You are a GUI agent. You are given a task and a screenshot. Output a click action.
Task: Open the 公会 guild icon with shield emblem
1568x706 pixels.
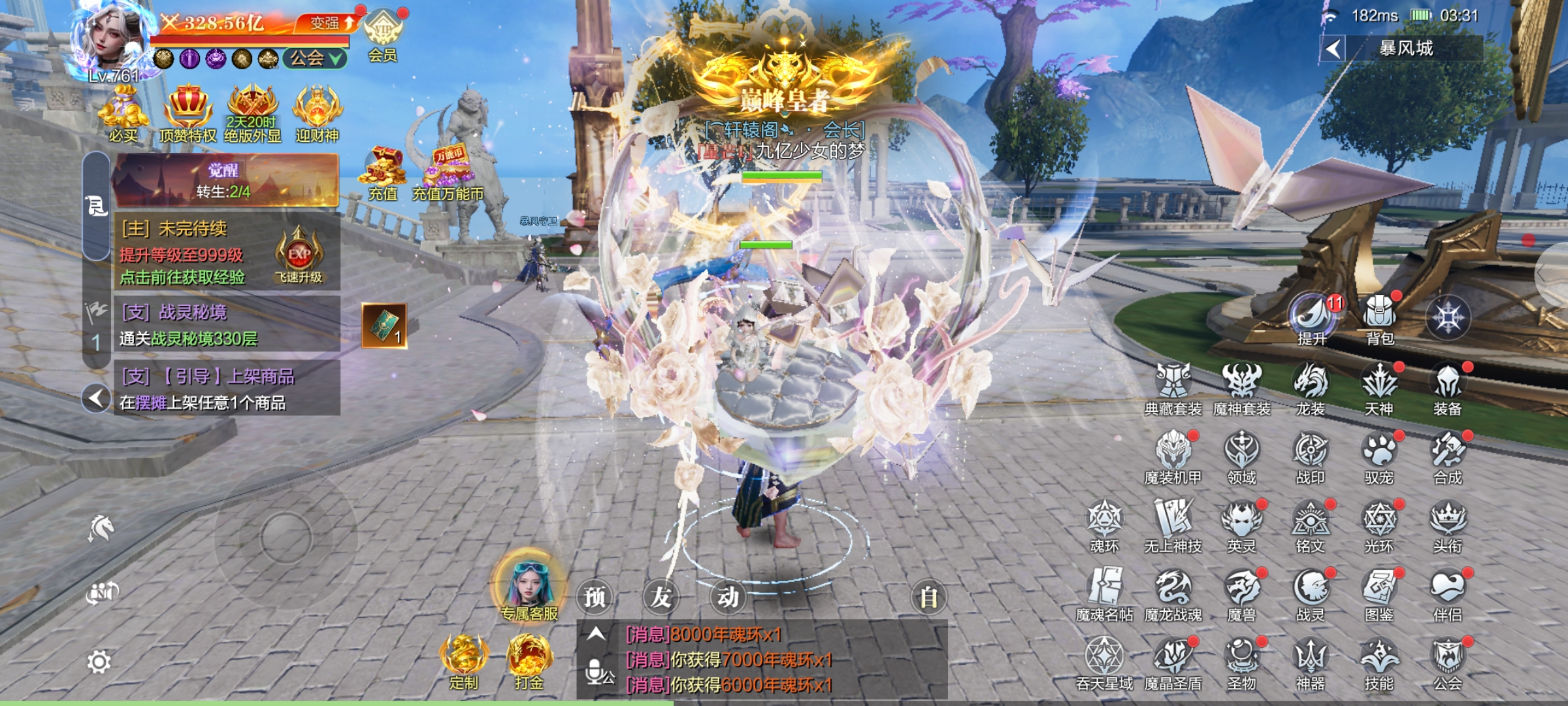click(x=1447, y=662)
